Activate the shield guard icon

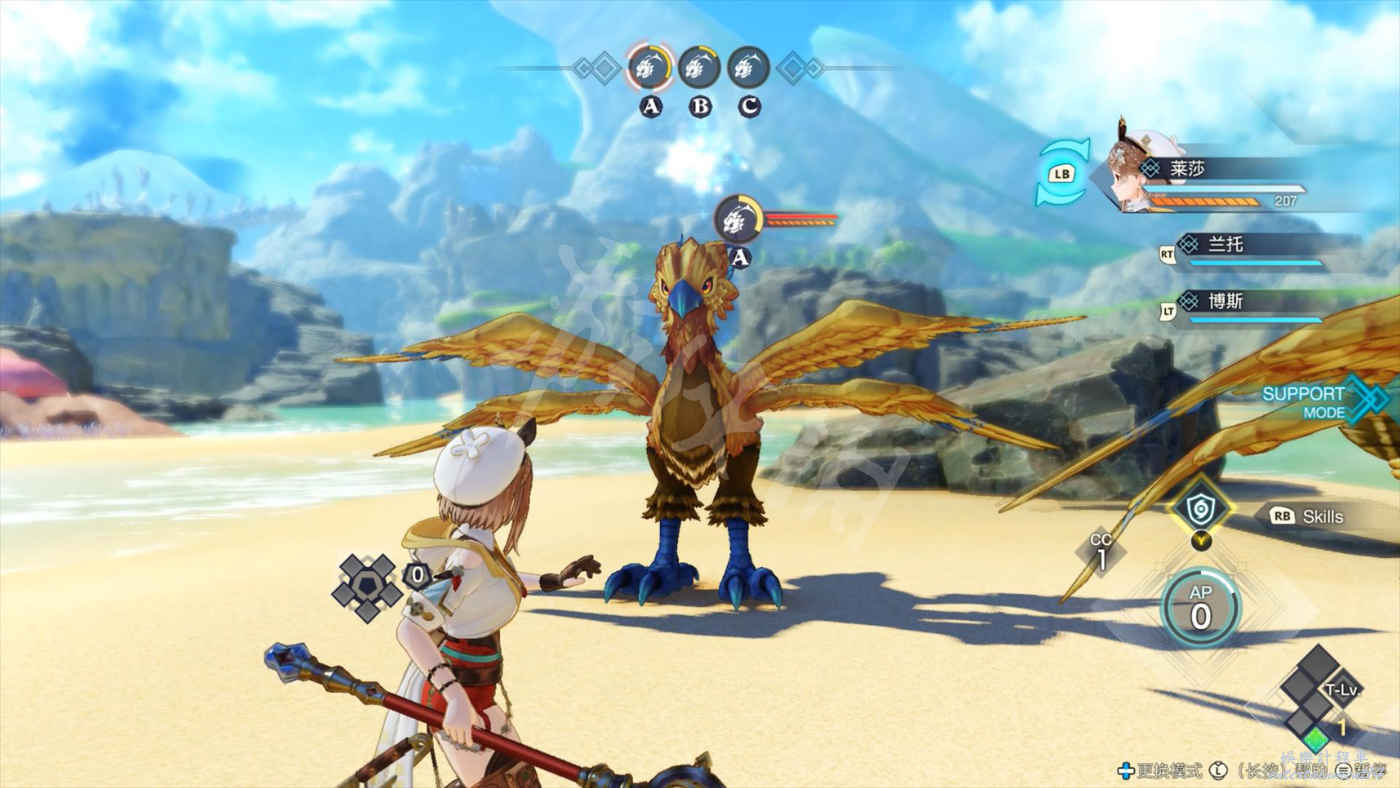click(x=1200, y=510)
